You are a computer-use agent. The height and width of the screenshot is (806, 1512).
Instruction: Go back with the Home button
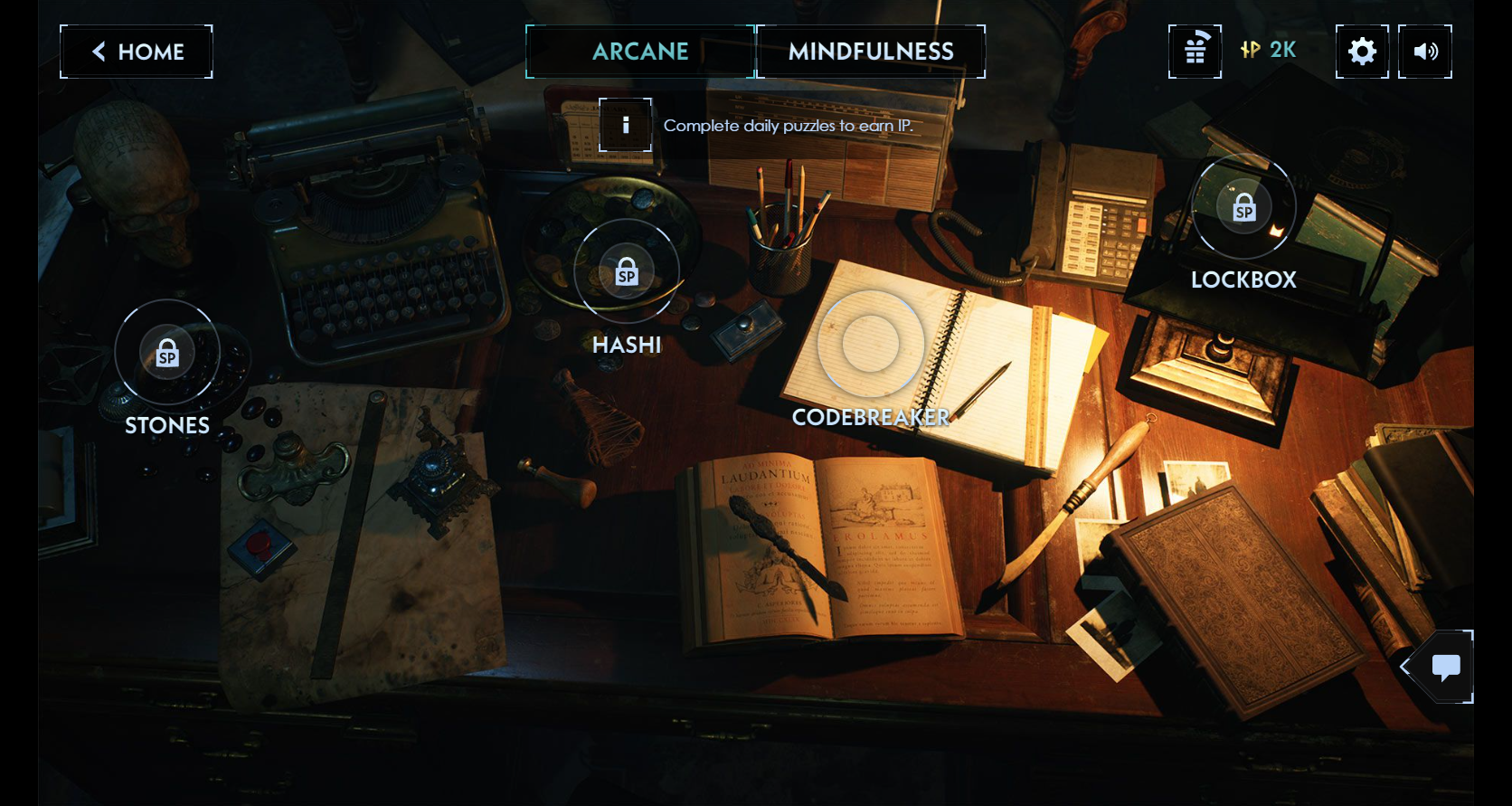[137, 52]
